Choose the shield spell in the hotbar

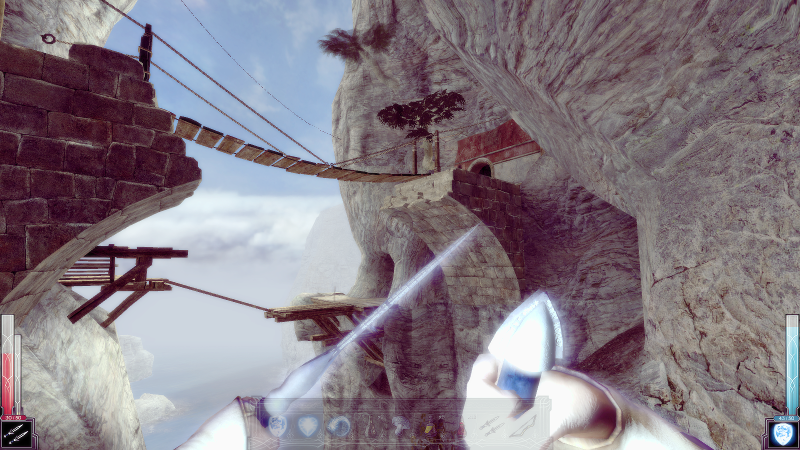click(x=278, y=426)
